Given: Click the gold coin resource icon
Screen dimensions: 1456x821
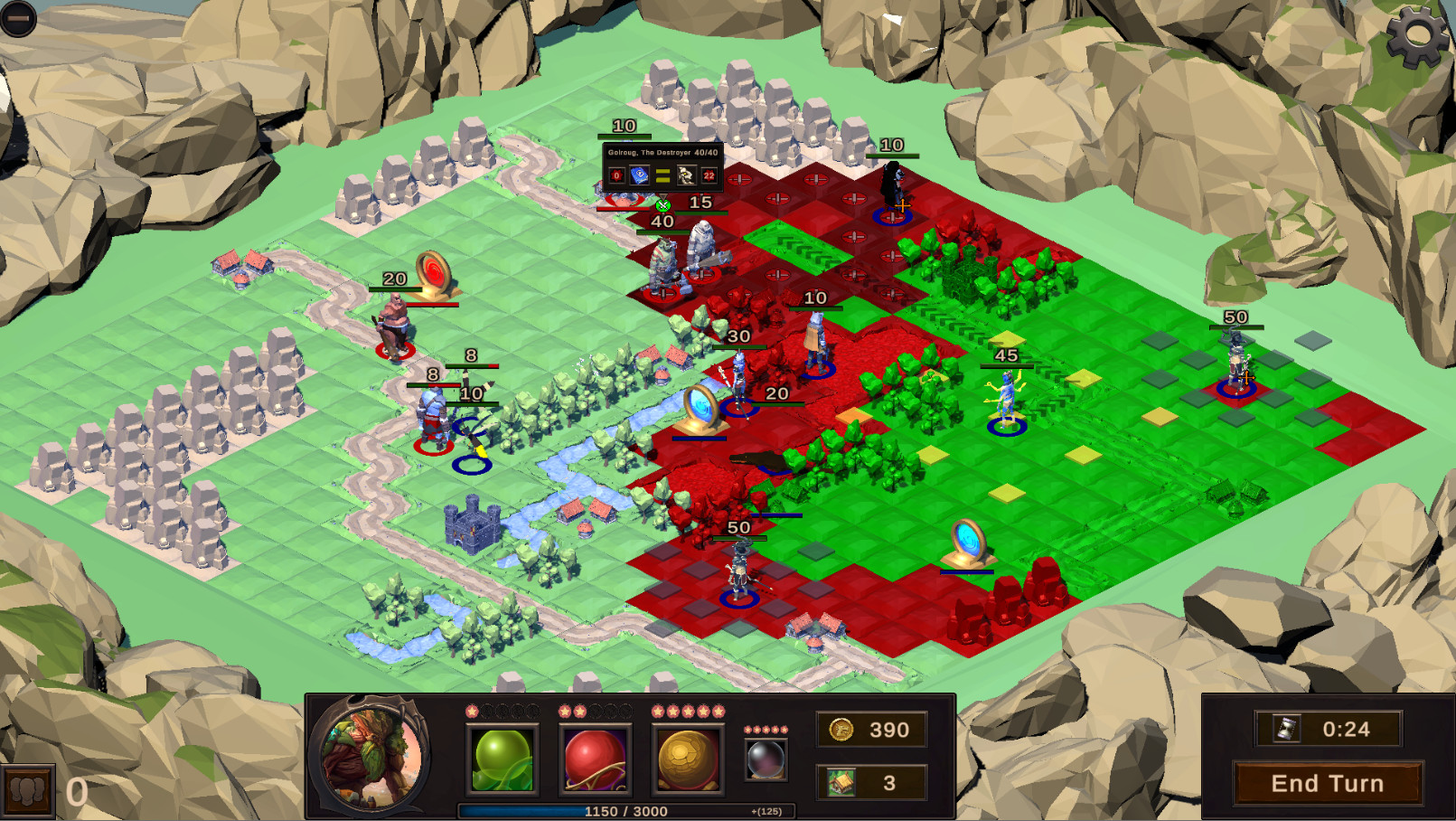Looking at the screenshot, I should [x=841, y=730].
